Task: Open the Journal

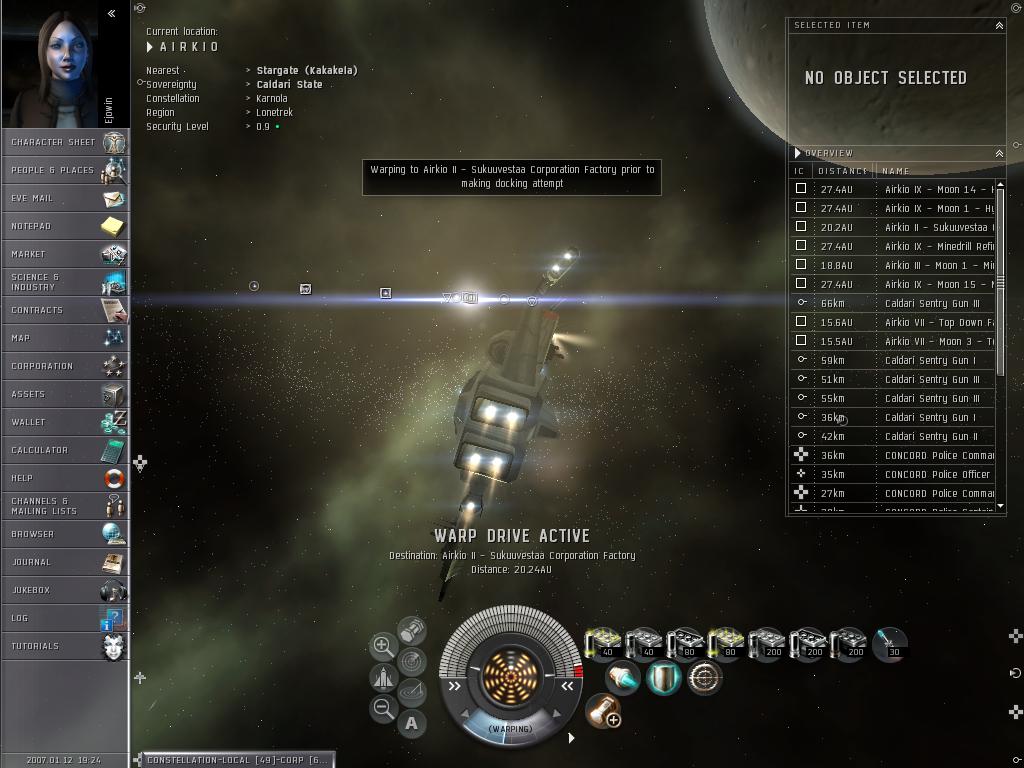Action: coord(64,562)
